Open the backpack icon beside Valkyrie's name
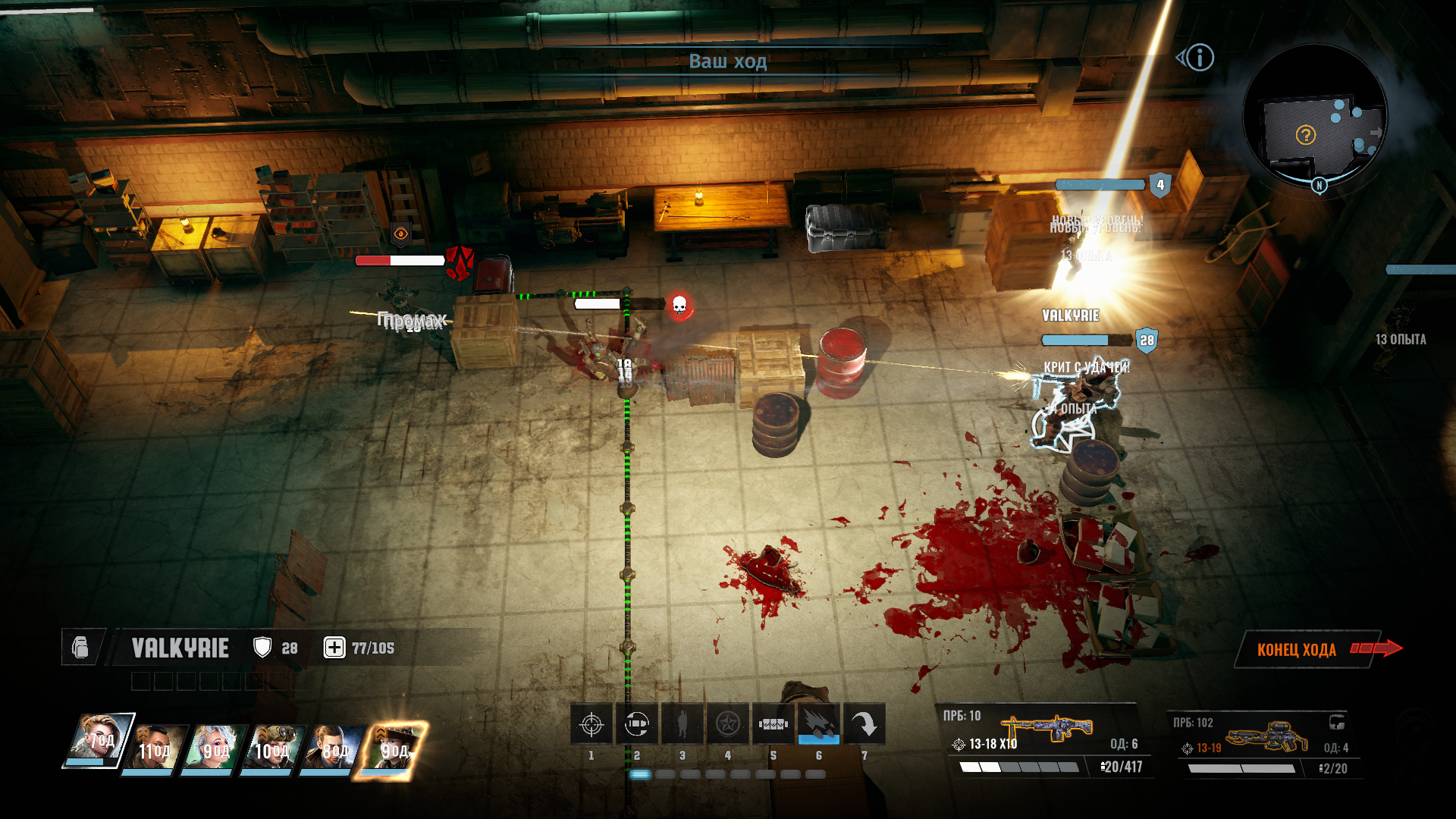The height and width of the screenshot is (819, 1456). point(80,648)
